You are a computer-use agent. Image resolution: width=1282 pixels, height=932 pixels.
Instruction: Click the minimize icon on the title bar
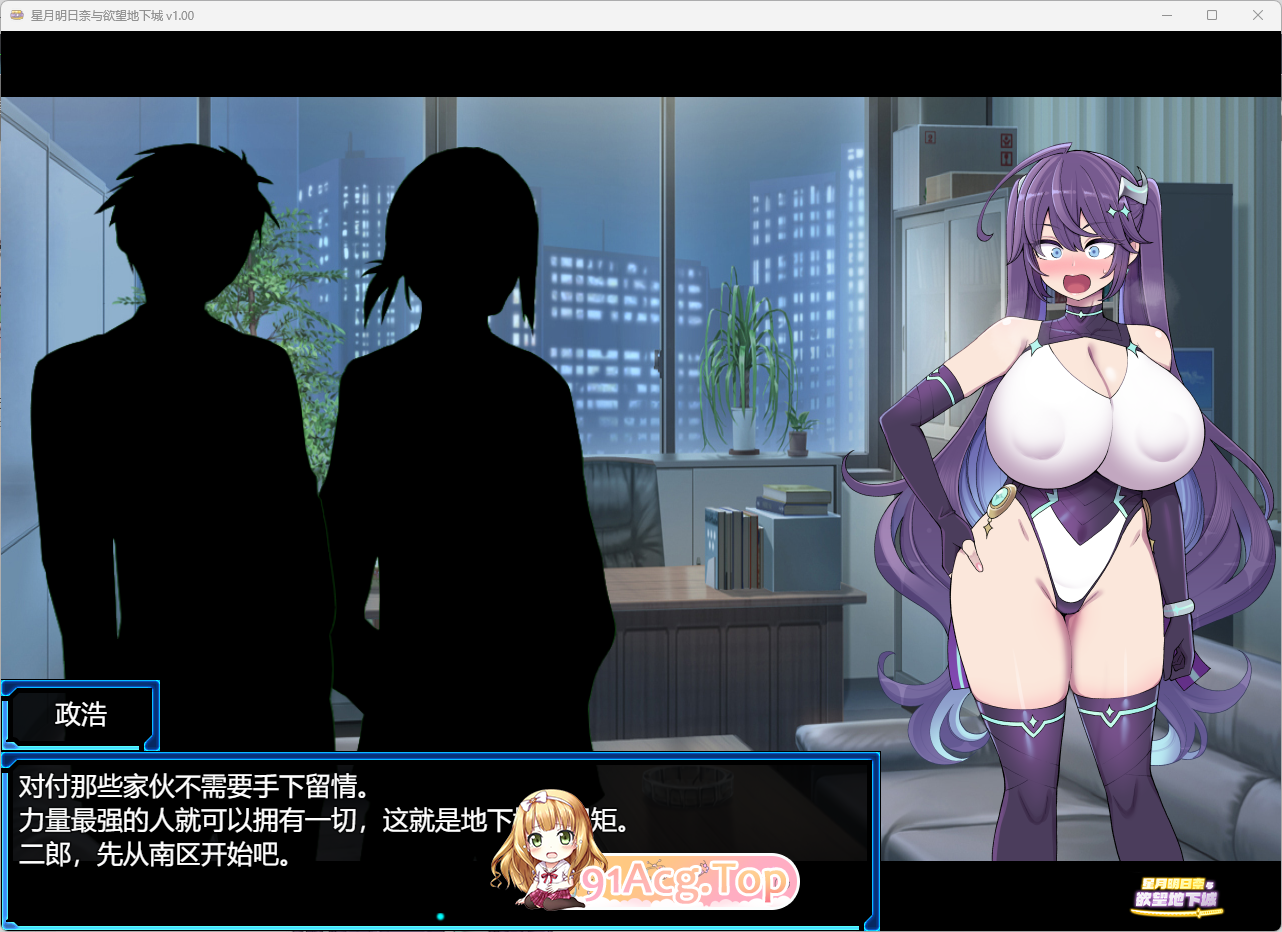click(x=1166, y=15)
